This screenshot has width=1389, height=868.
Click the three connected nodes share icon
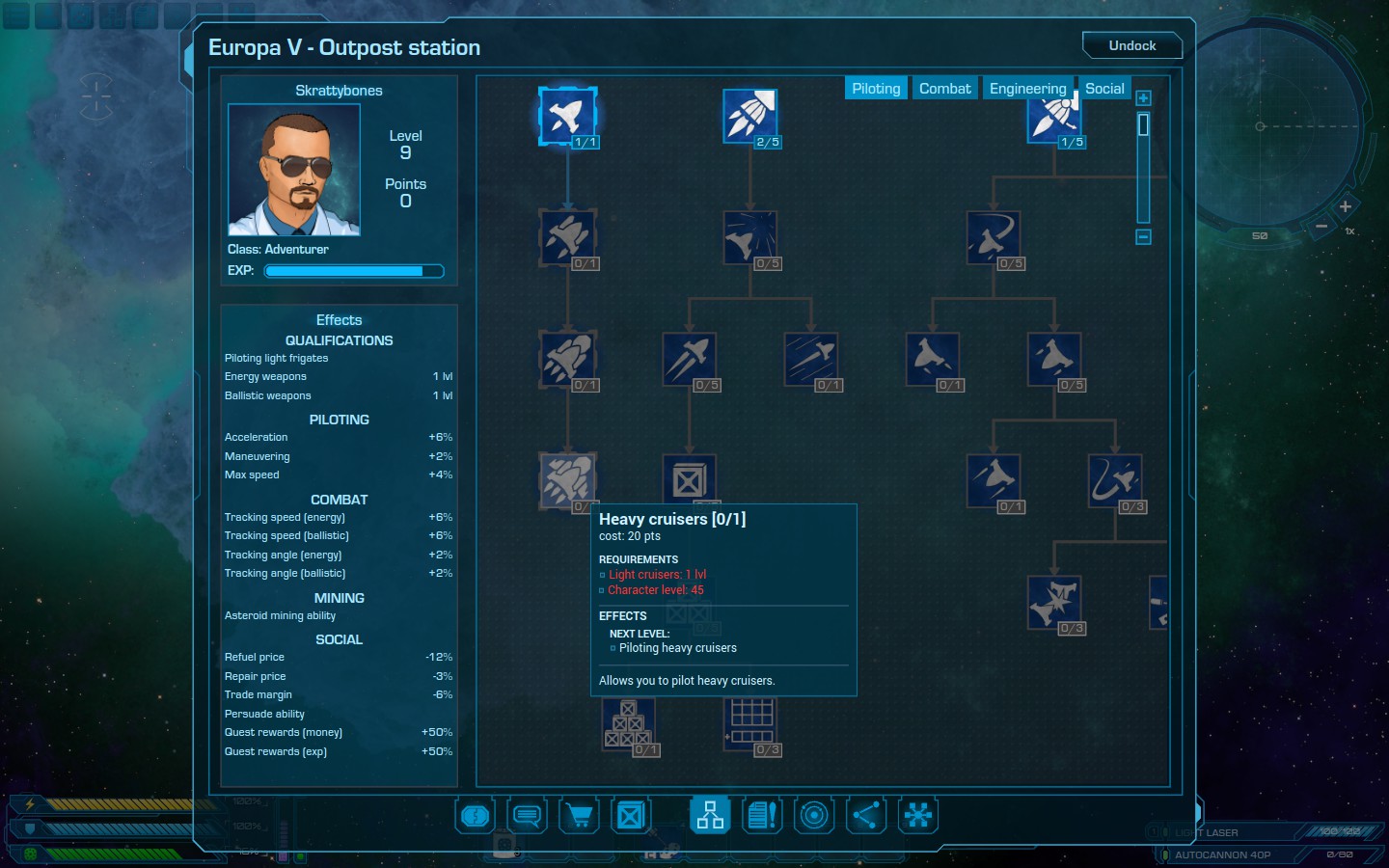pyautogui.click(x=866, y=816)
